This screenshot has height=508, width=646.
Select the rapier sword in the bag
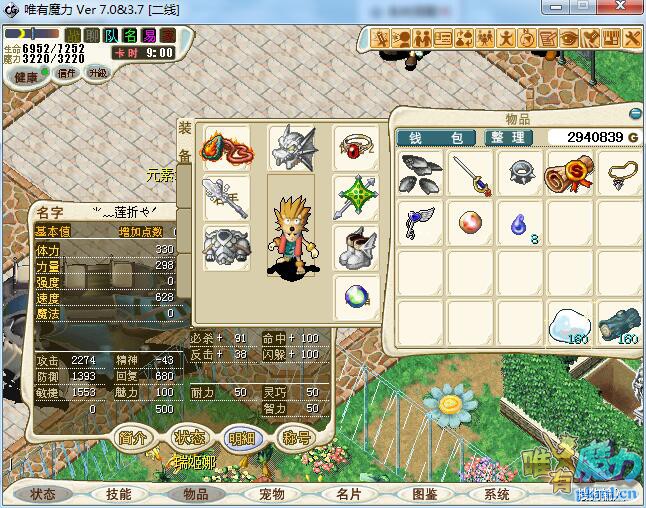point(470,173)
